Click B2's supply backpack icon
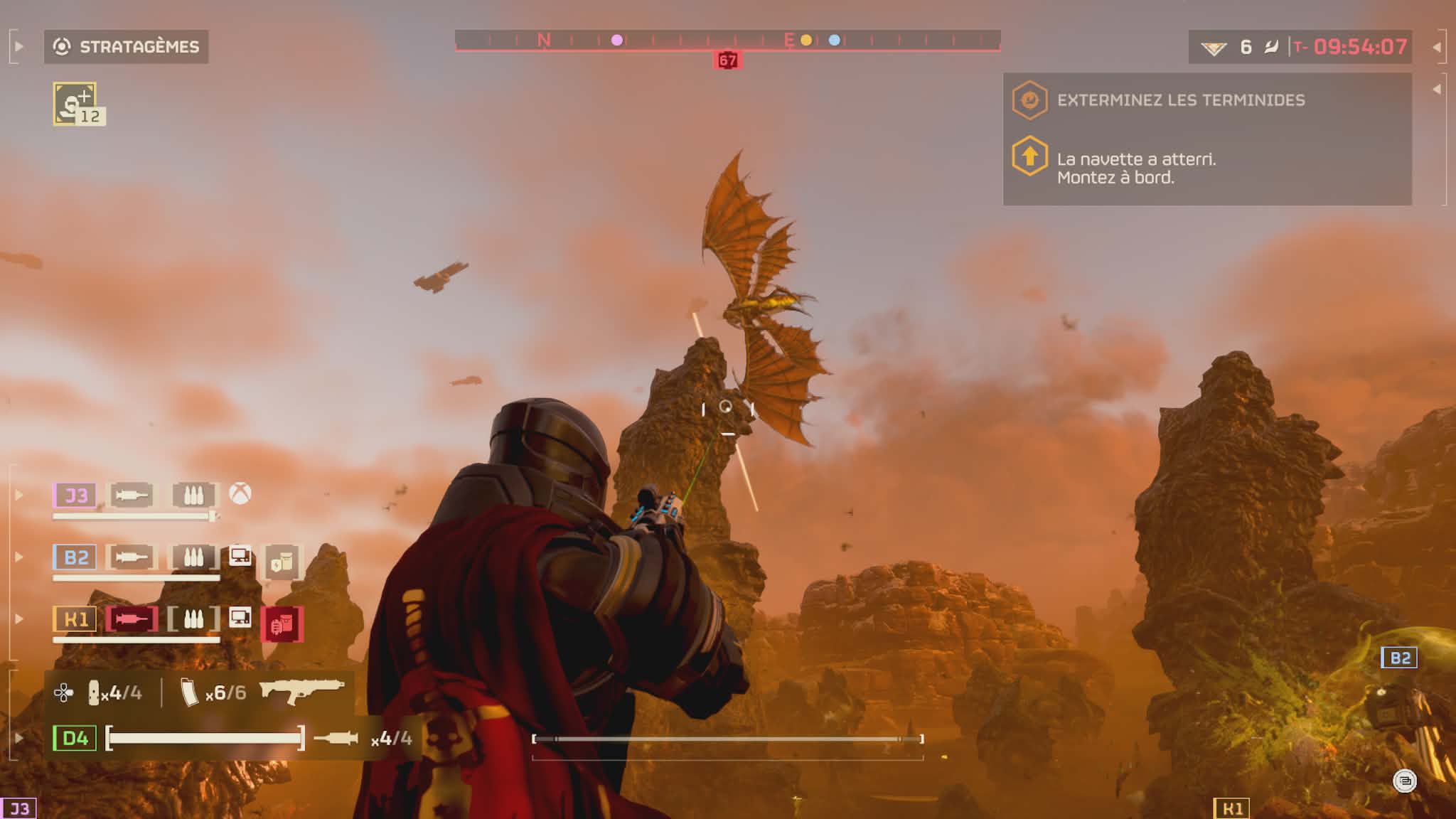The height and width of the screenshot is (819, 1456). [x=282, y=562]
